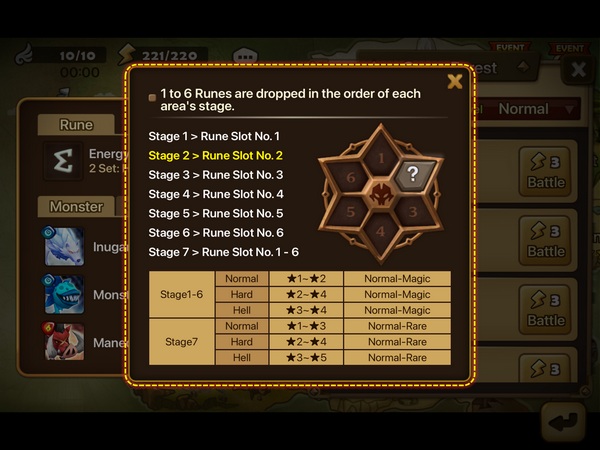Open the Normal difficulty dropdown
Image resolution: width=600 pixels, height=450 pixels.
(535, 109)
